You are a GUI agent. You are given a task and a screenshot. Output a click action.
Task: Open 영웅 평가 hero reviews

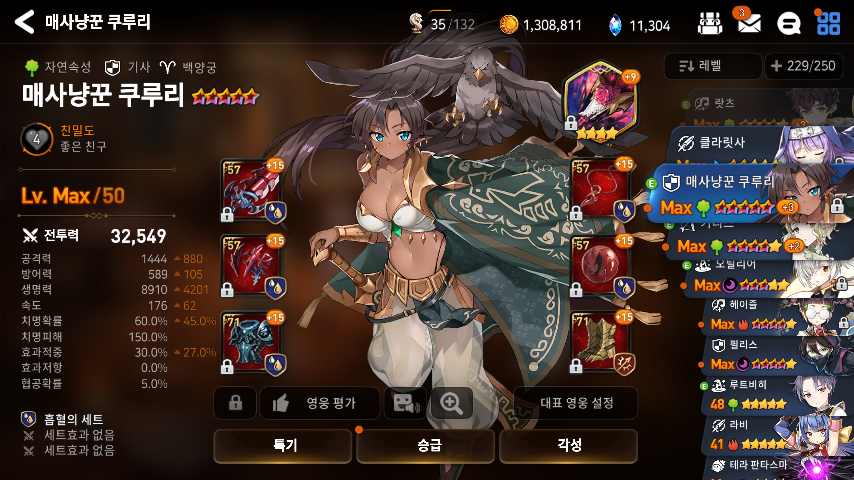tap(319, 403)
